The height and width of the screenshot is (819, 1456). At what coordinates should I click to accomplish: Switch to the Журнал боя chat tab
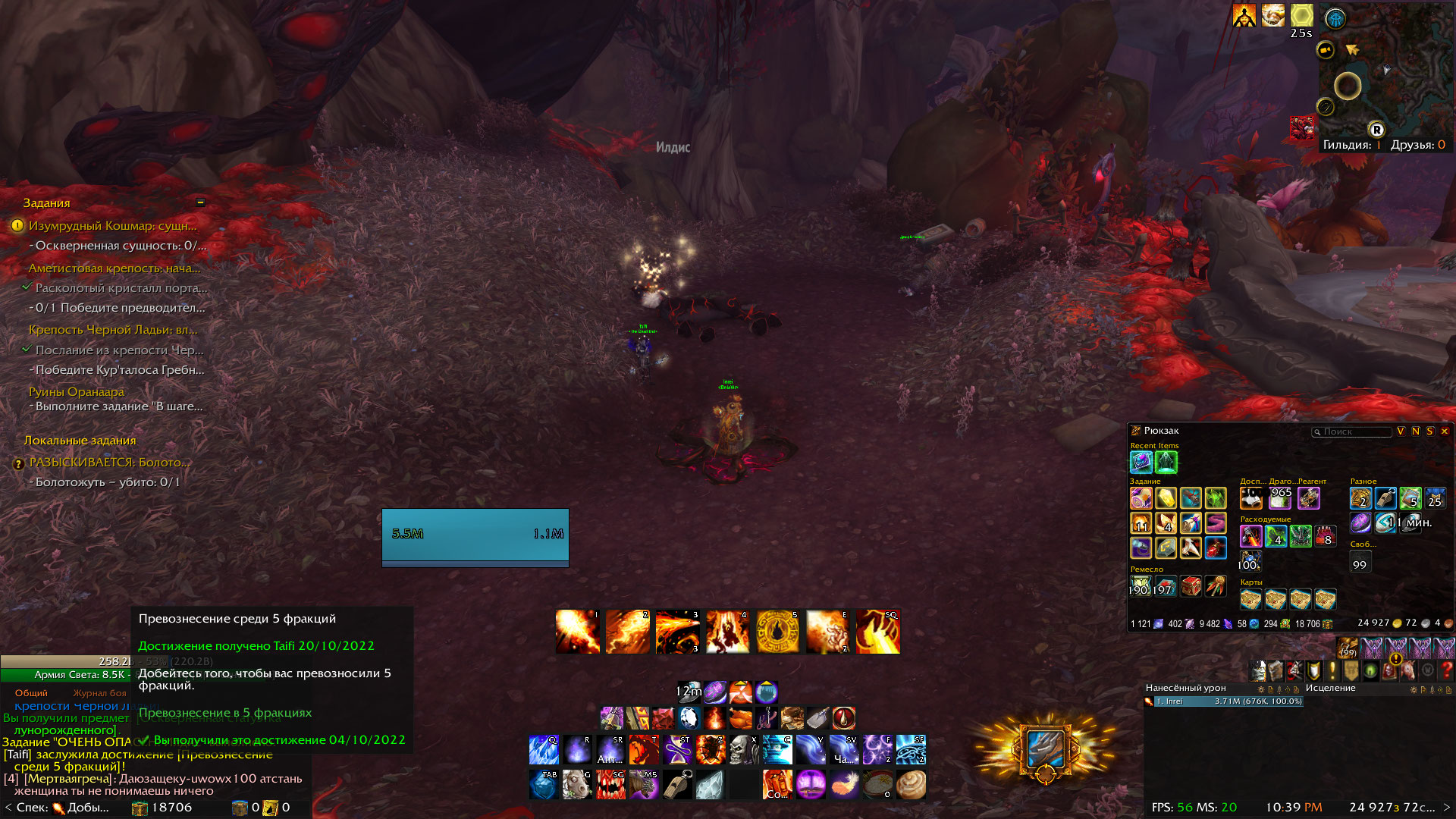(x=99, y=693)
